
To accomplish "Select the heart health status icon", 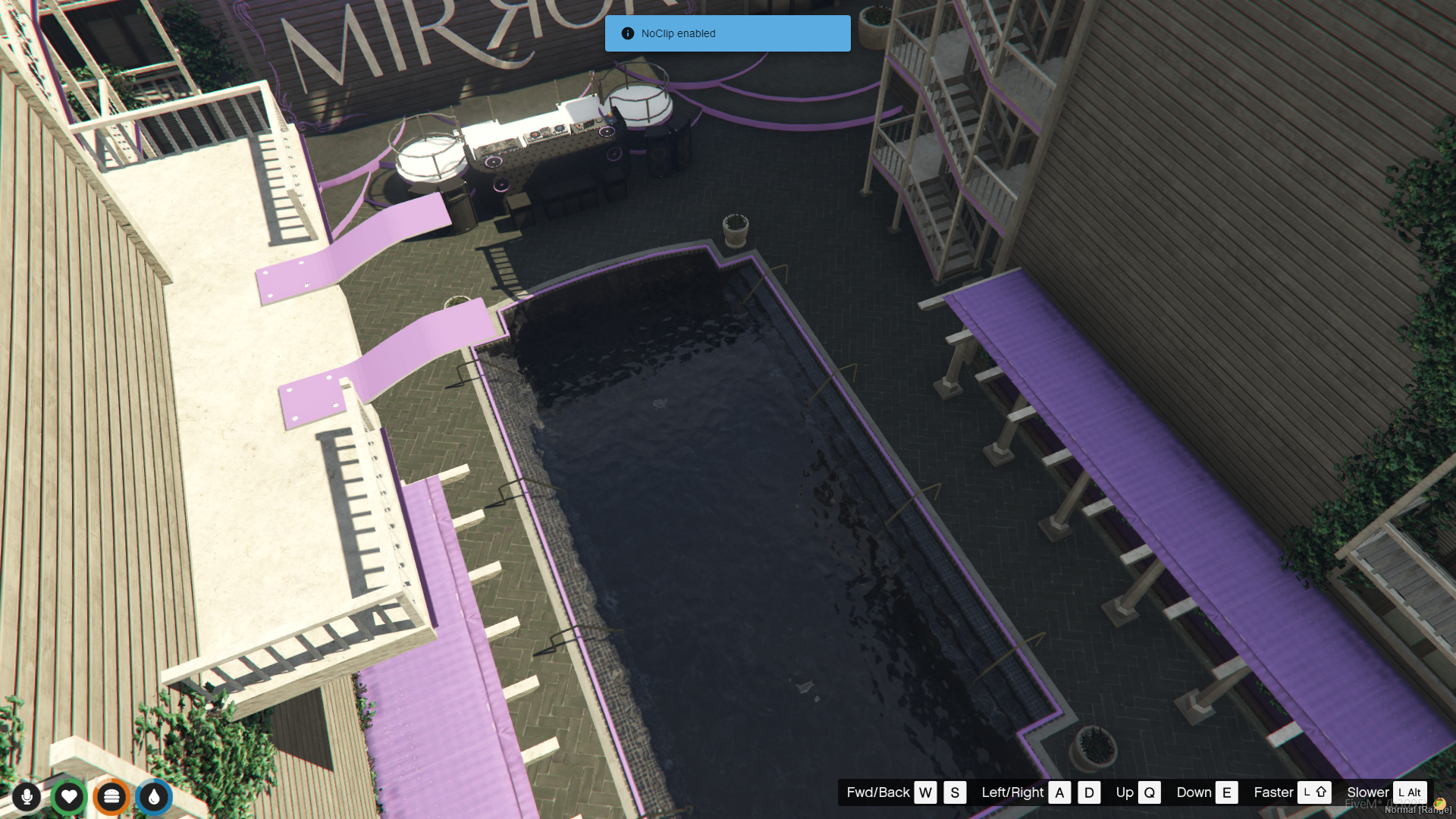I will pos(69,797).
